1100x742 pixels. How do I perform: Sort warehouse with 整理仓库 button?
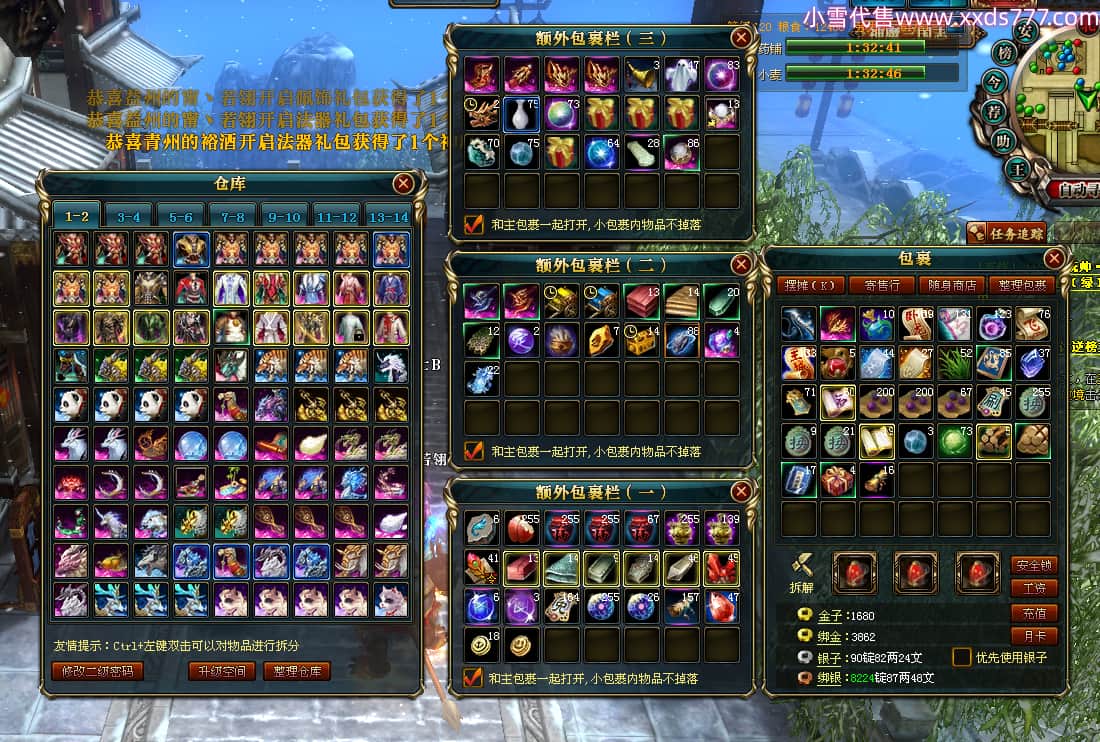297,671
